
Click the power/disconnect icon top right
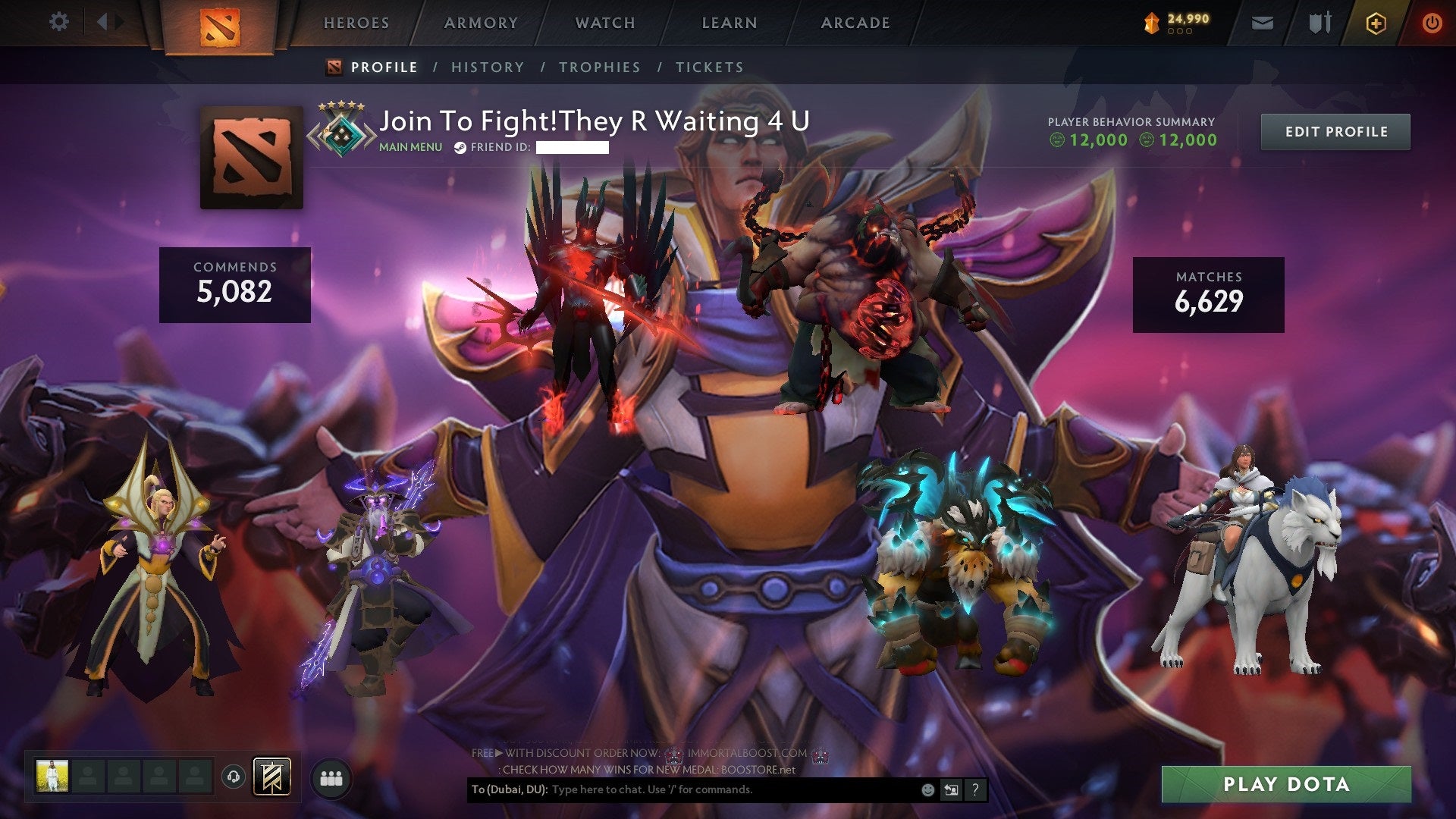pyautogui.click(x=1433, y=23)
